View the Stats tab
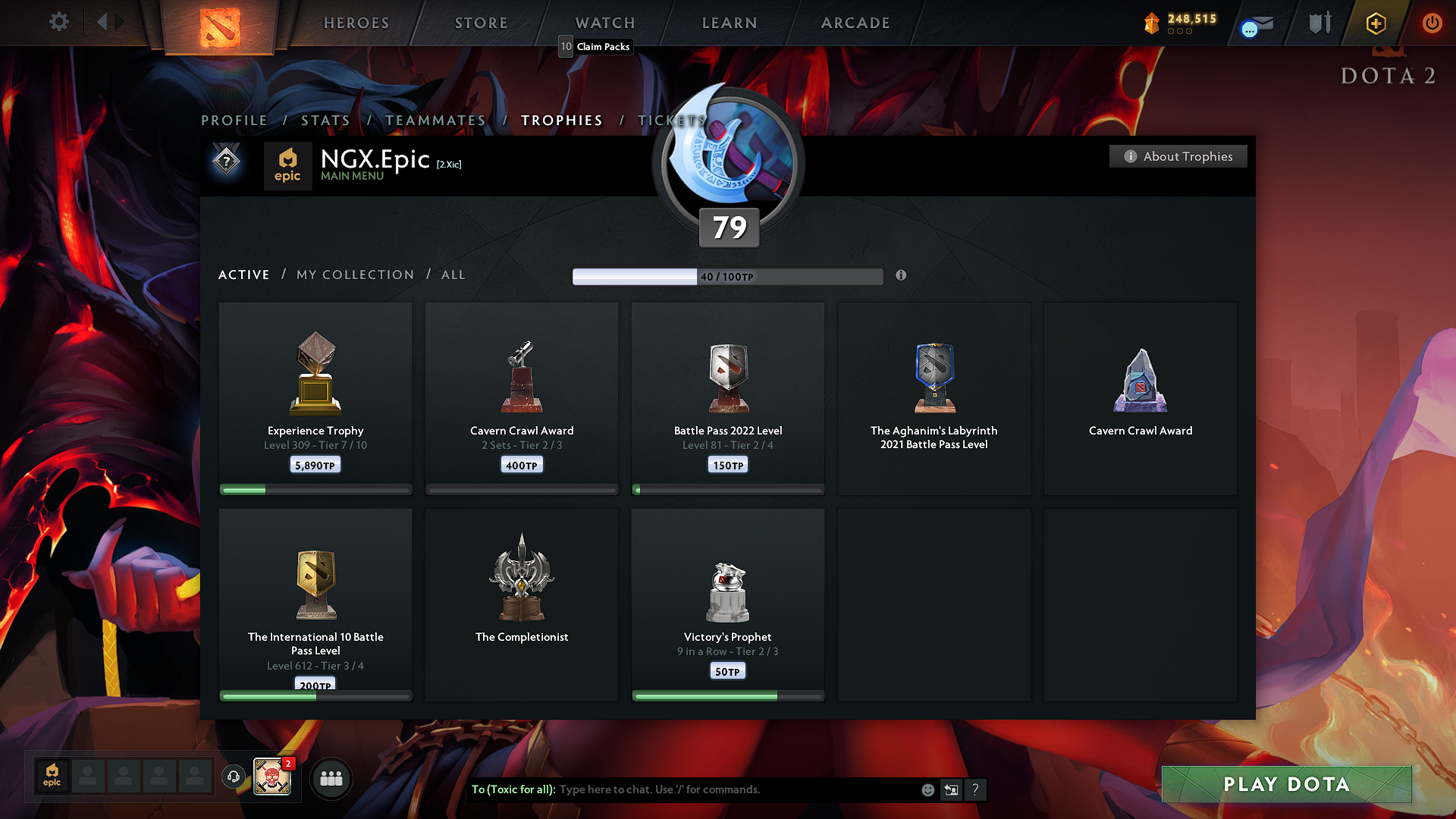Image resolution: width=1456 pixels, height=819 pixels. coord(325,121)
